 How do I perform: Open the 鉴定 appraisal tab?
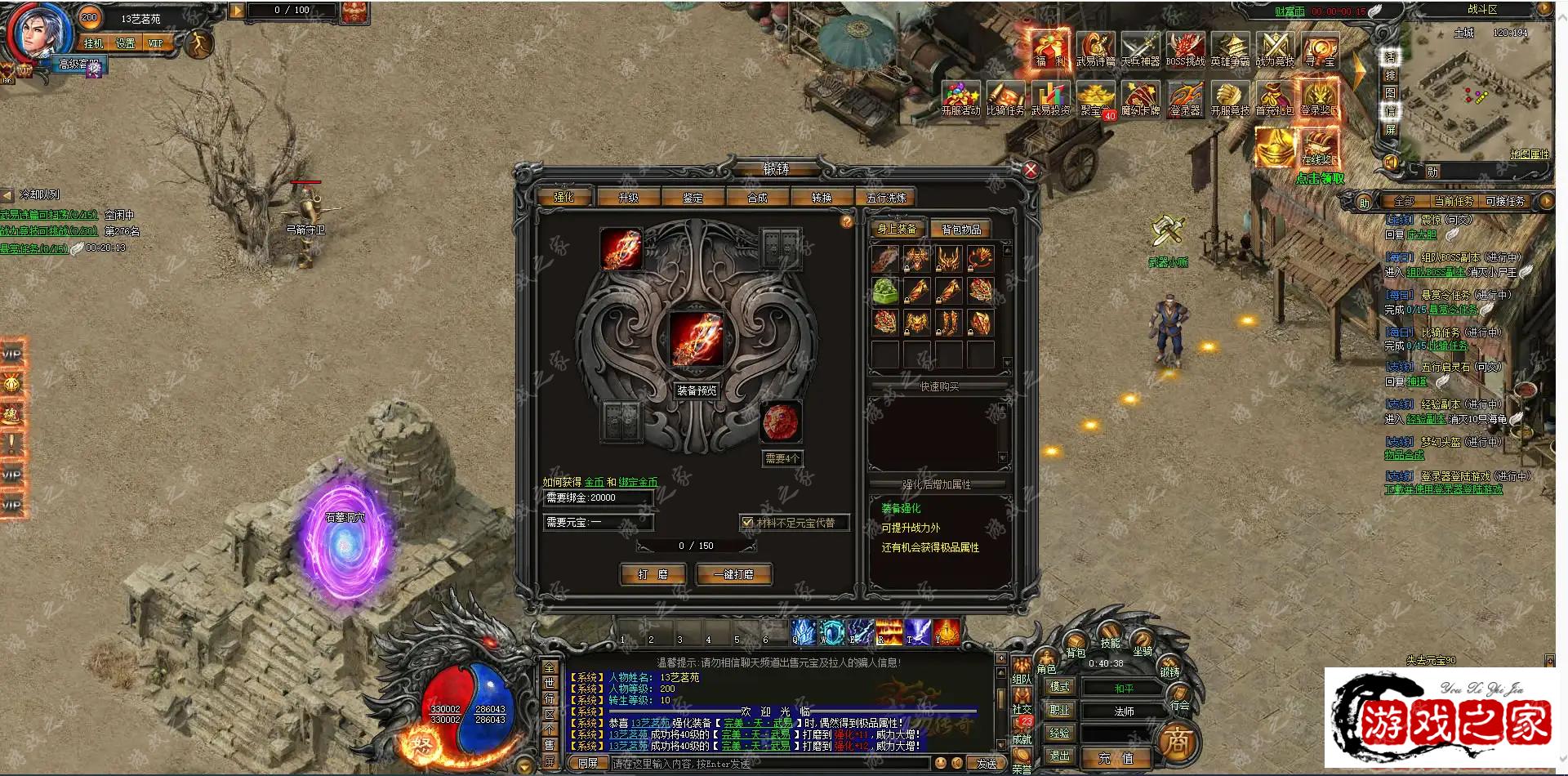point(693,198)
